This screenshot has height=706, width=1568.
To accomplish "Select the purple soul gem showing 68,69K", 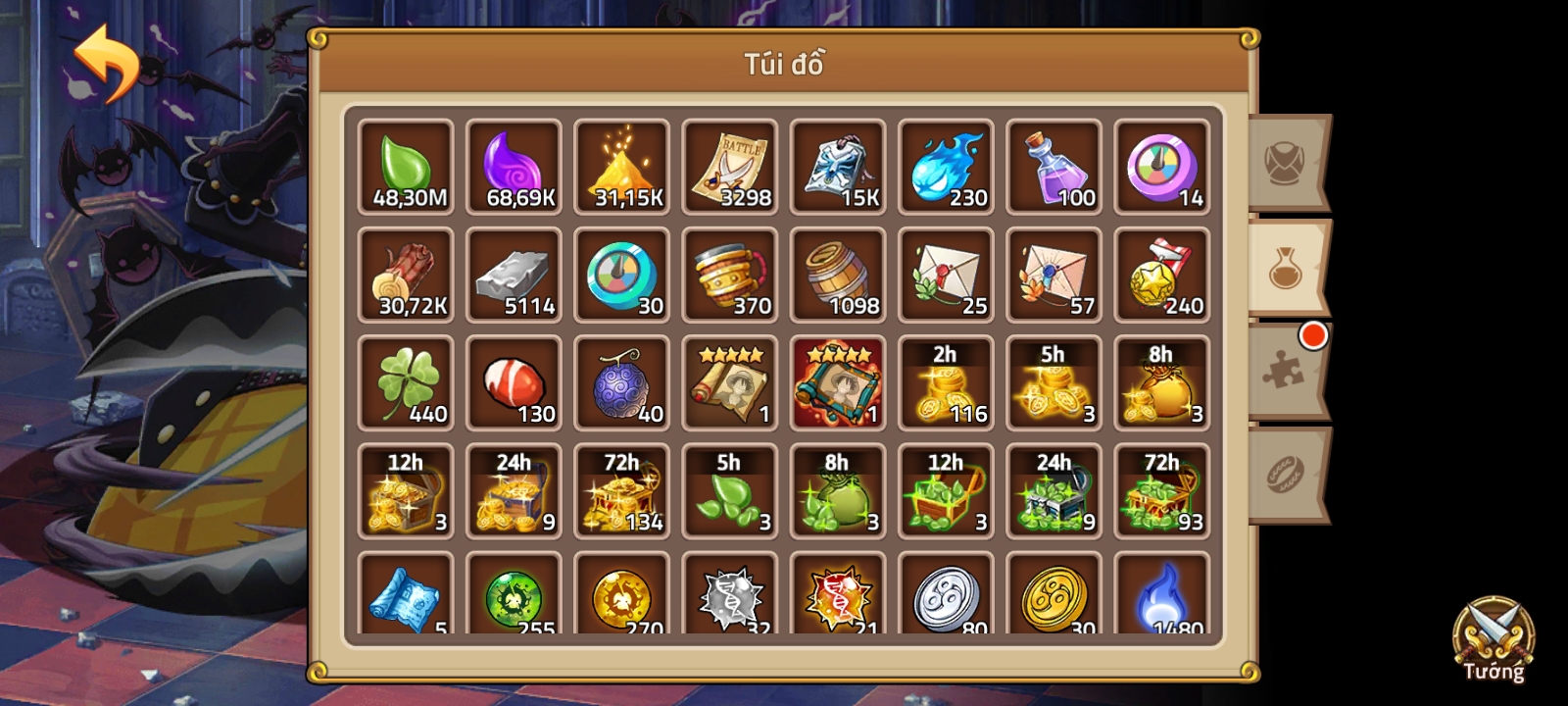I will (x=514, y=167).
